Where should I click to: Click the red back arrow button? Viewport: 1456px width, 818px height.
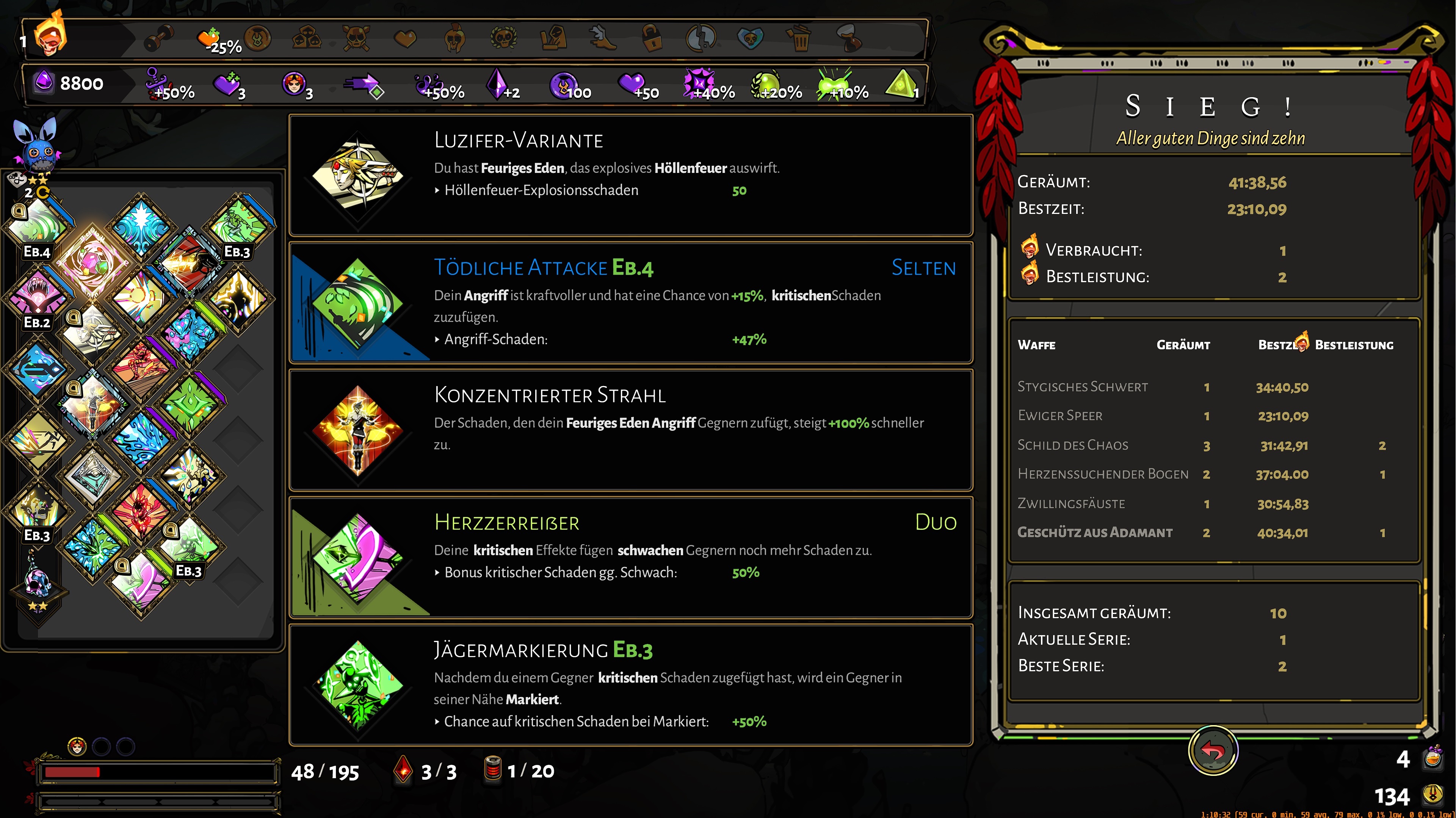coord(1213,751)
